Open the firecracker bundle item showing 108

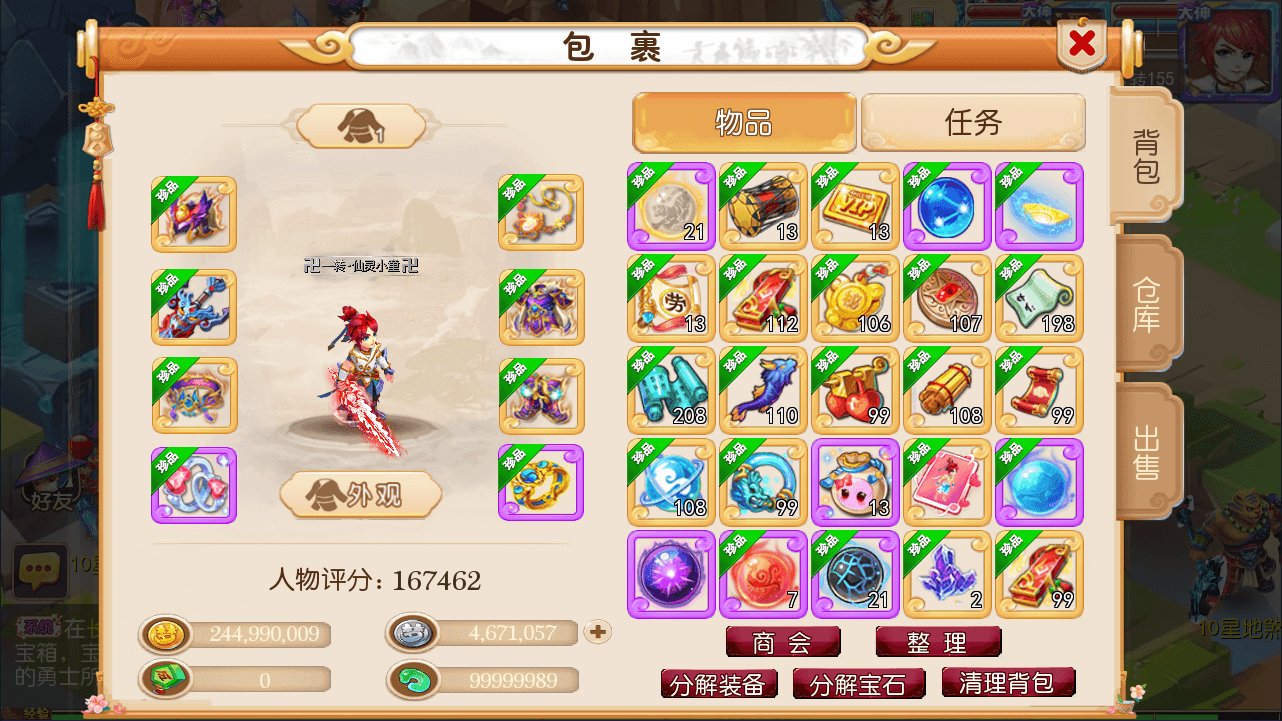pos(947,390)
